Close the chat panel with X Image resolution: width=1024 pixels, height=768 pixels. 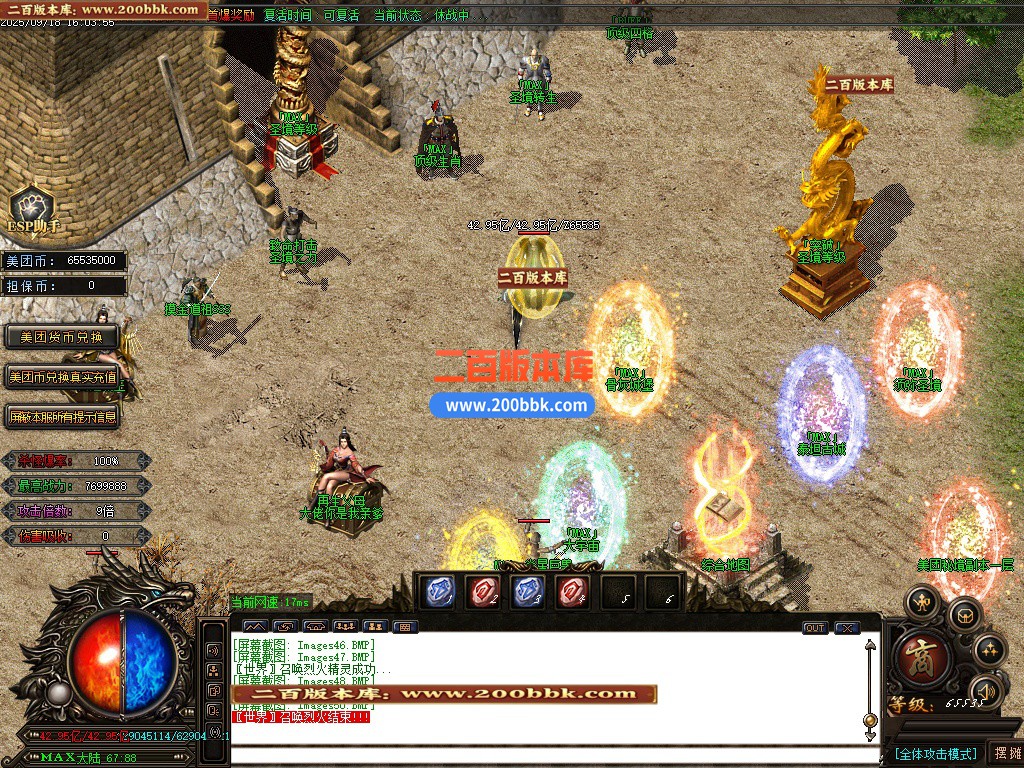[847, 628]
